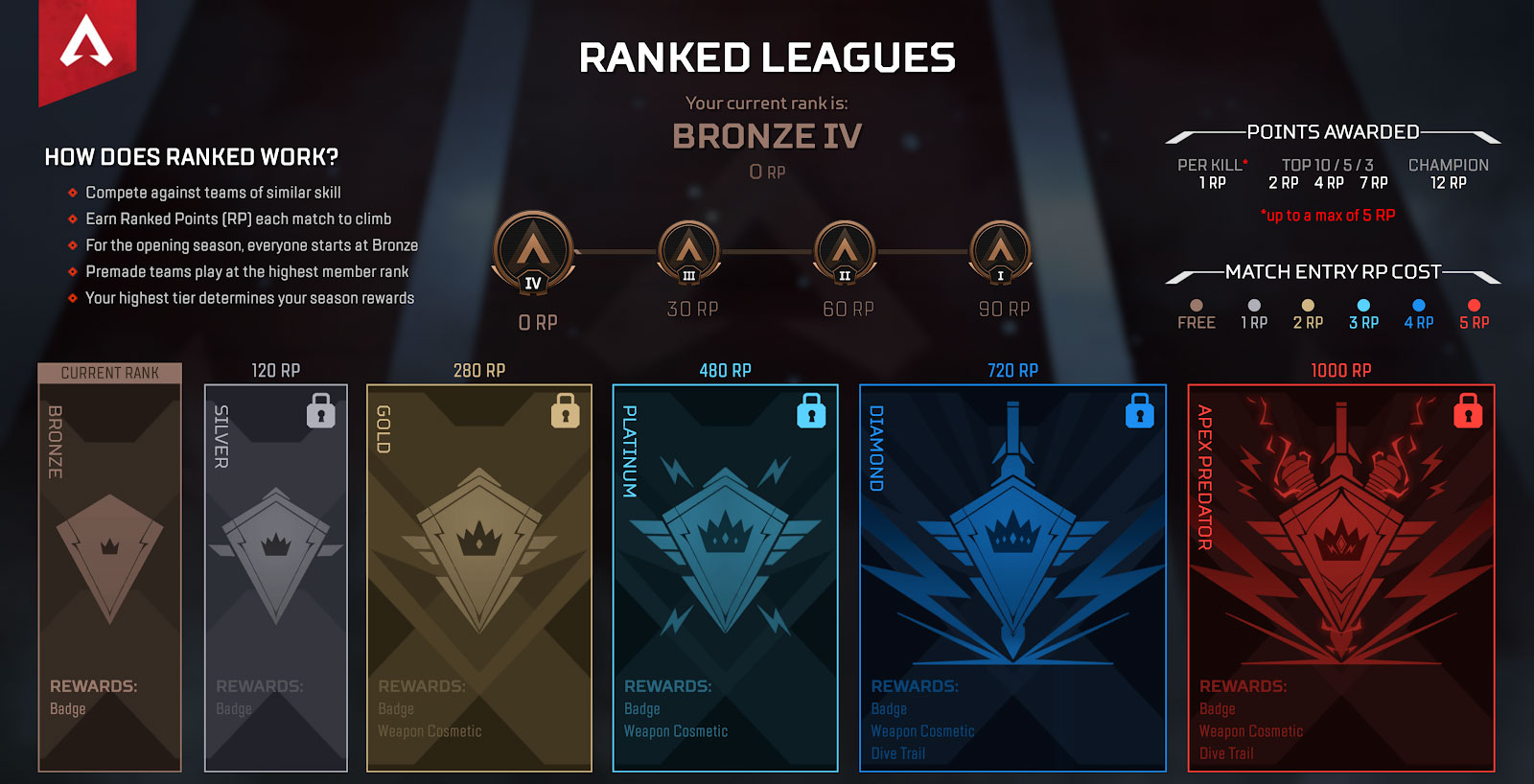Select the Bronze II rank medallion
Viewport: 1534px width, 784px height.
(x=846, y=251)
